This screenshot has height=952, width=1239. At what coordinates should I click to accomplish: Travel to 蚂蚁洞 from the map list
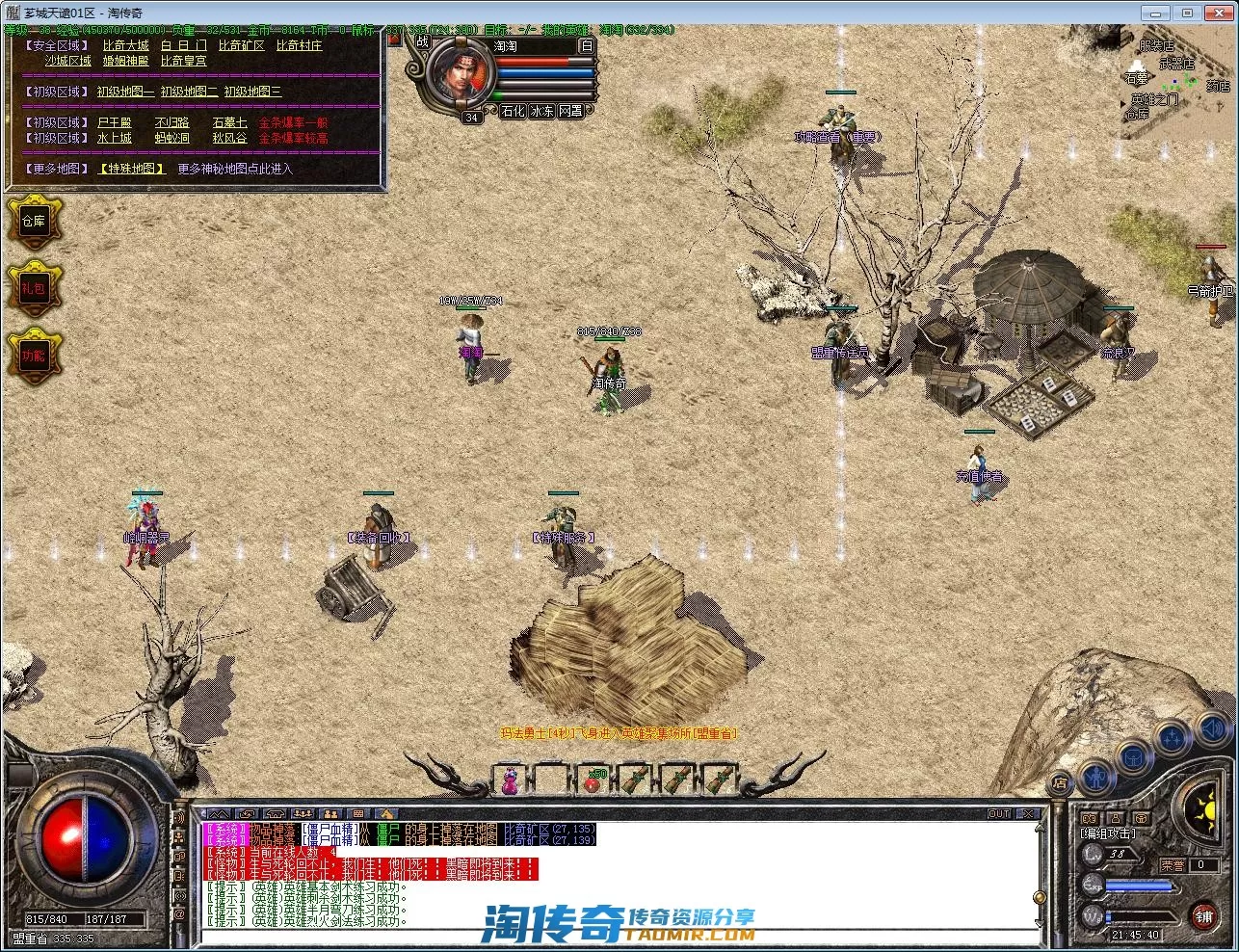coord(171,138)
